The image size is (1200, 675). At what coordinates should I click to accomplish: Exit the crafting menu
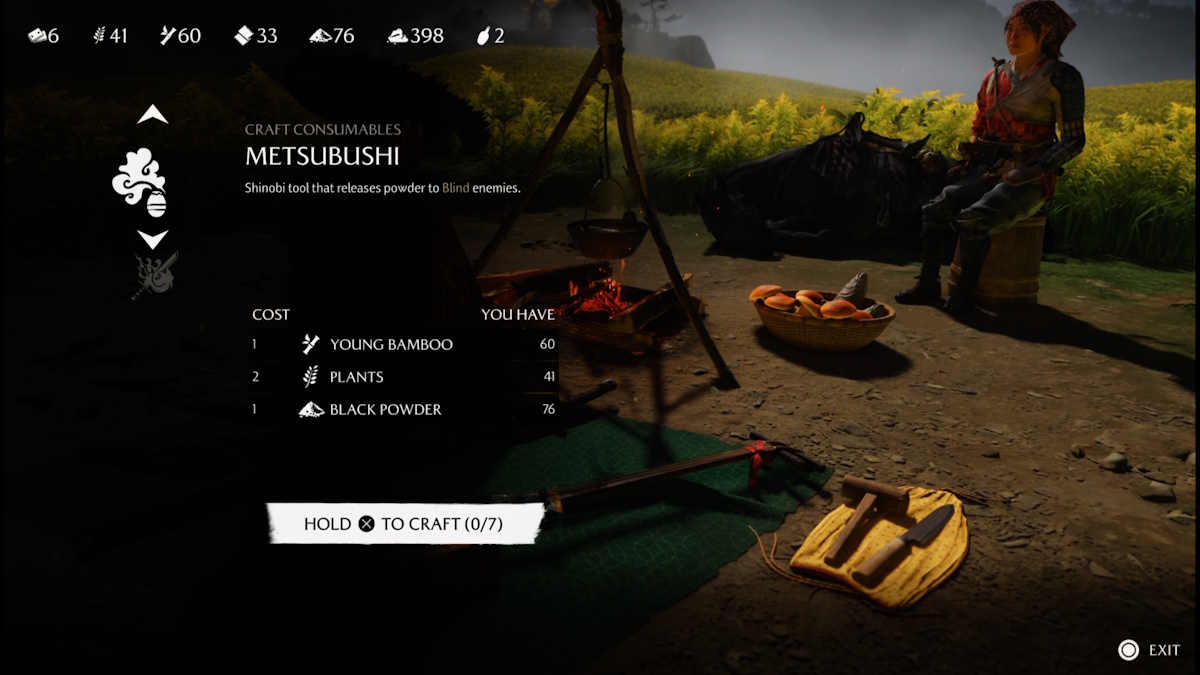(1150, 650)
